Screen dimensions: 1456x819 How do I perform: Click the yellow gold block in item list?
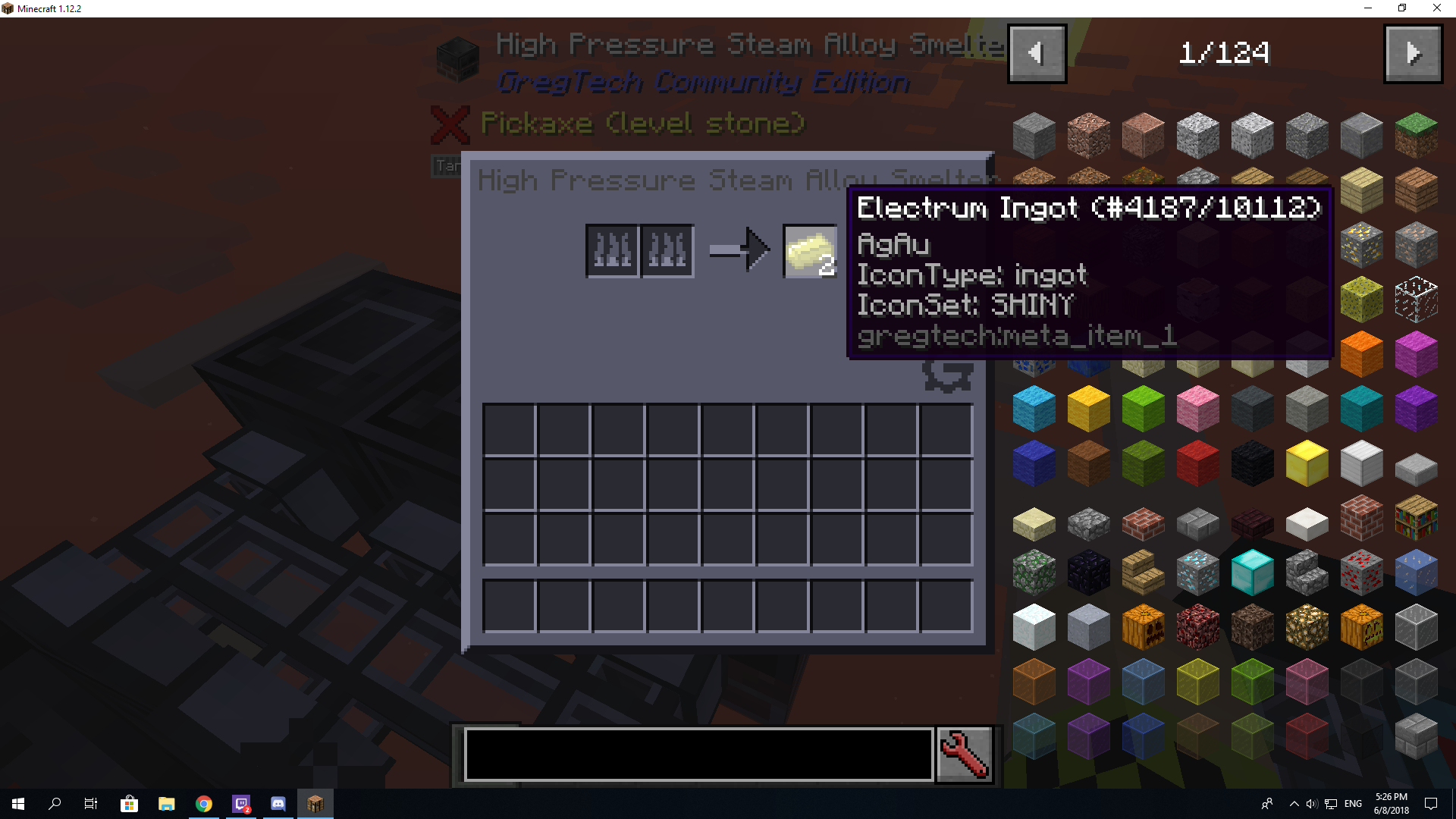(1307, 463)
